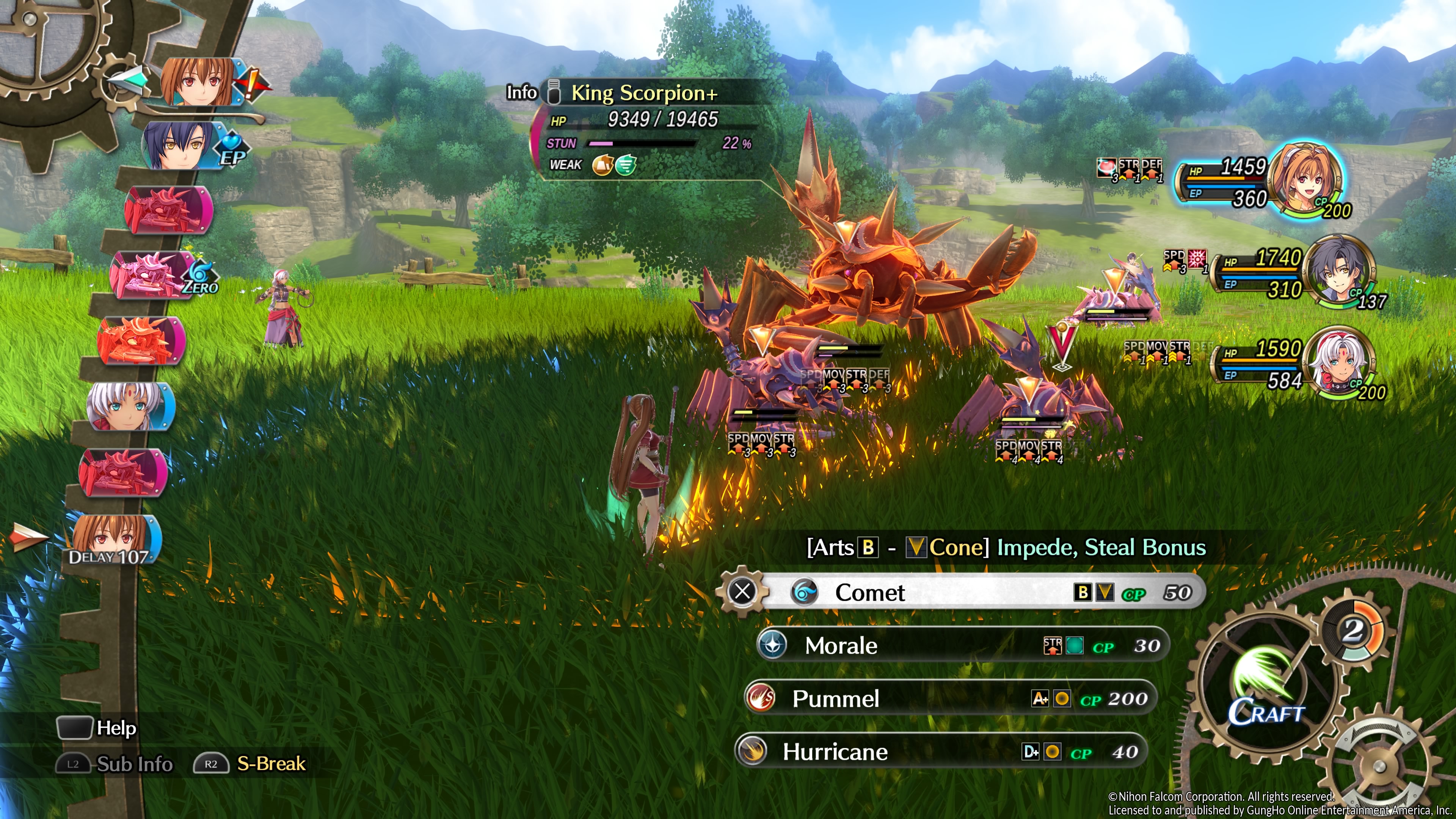
Task: Click the Delay 107 turn preview portrait
Action: (113, 540)
